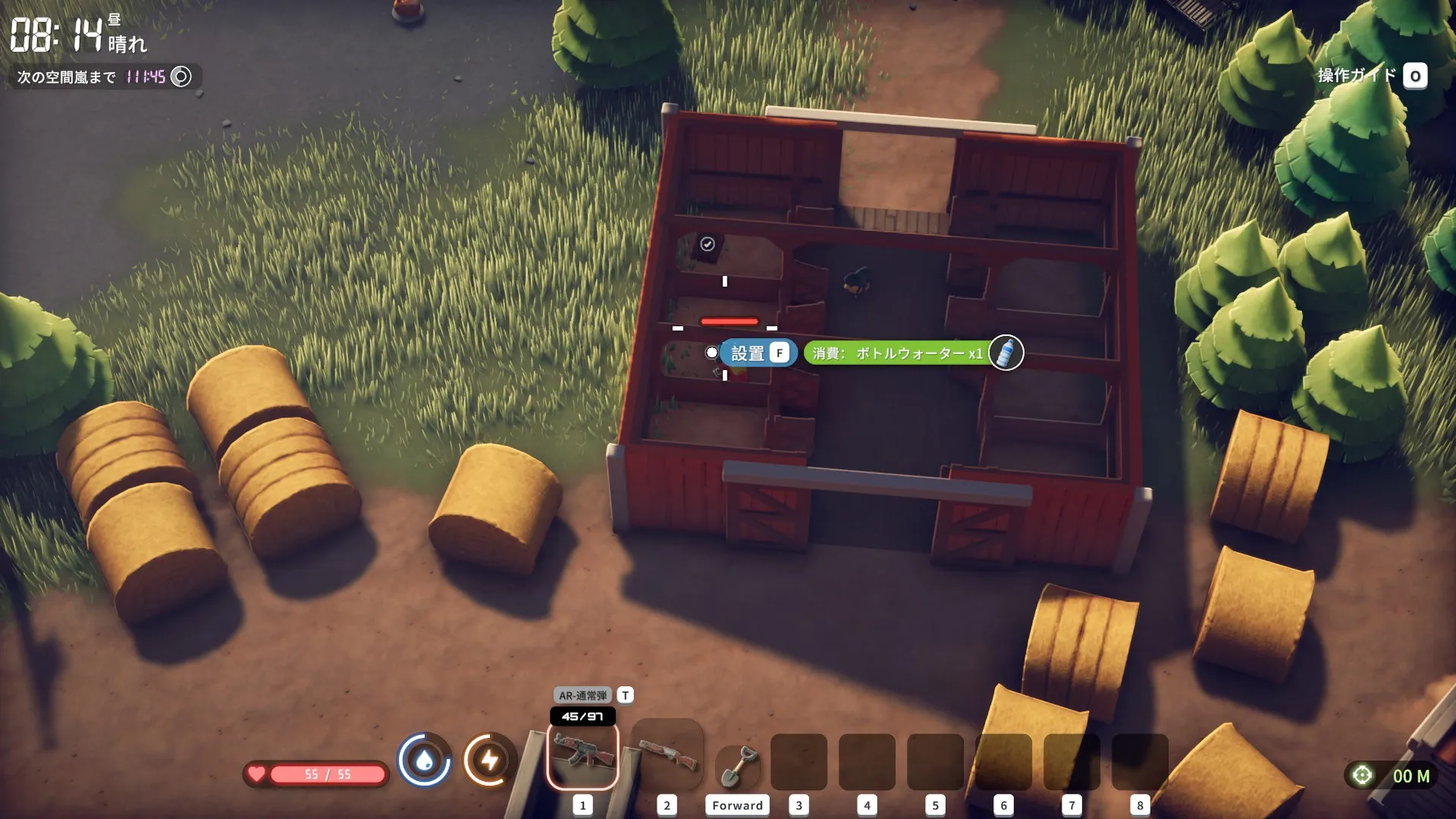Click the checkmark marker inside the barn

click(708, 244)
